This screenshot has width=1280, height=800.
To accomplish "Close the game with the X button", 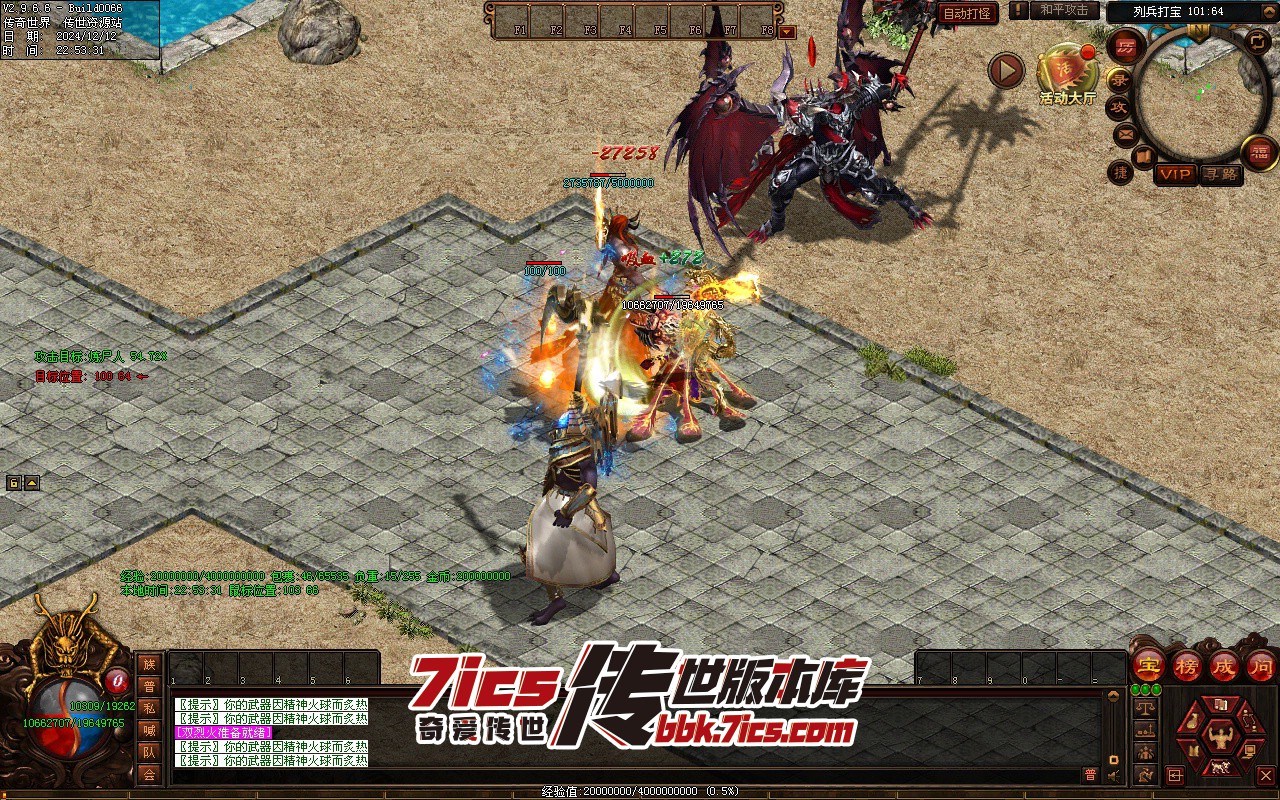I will [x=1266, y=775].
